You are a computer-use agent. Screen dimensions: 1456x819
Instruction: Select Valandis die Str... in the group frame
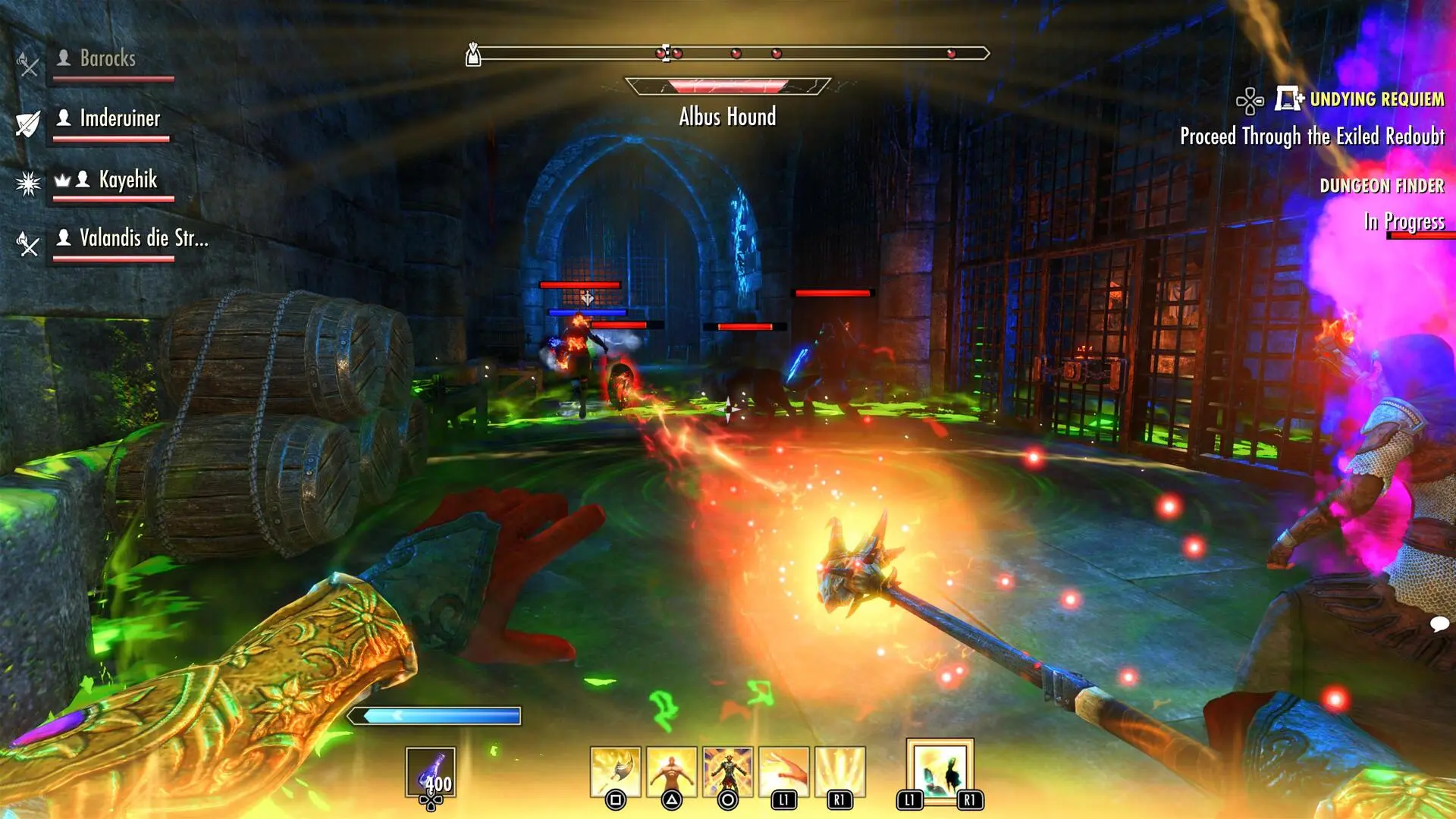(143, 238)
